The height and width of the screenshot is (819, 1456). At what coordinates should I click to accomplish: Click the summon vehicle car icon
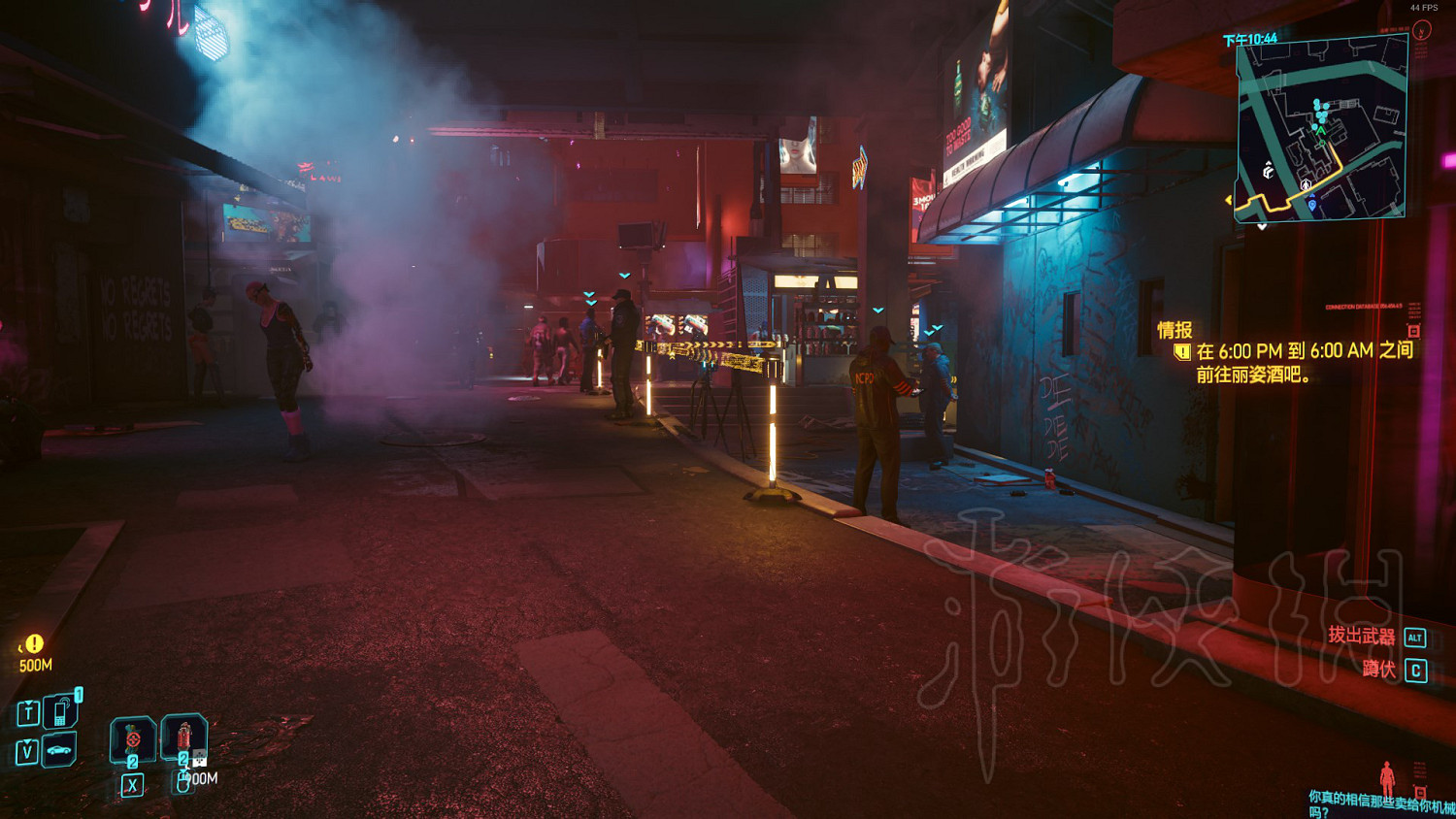(59, 750)
